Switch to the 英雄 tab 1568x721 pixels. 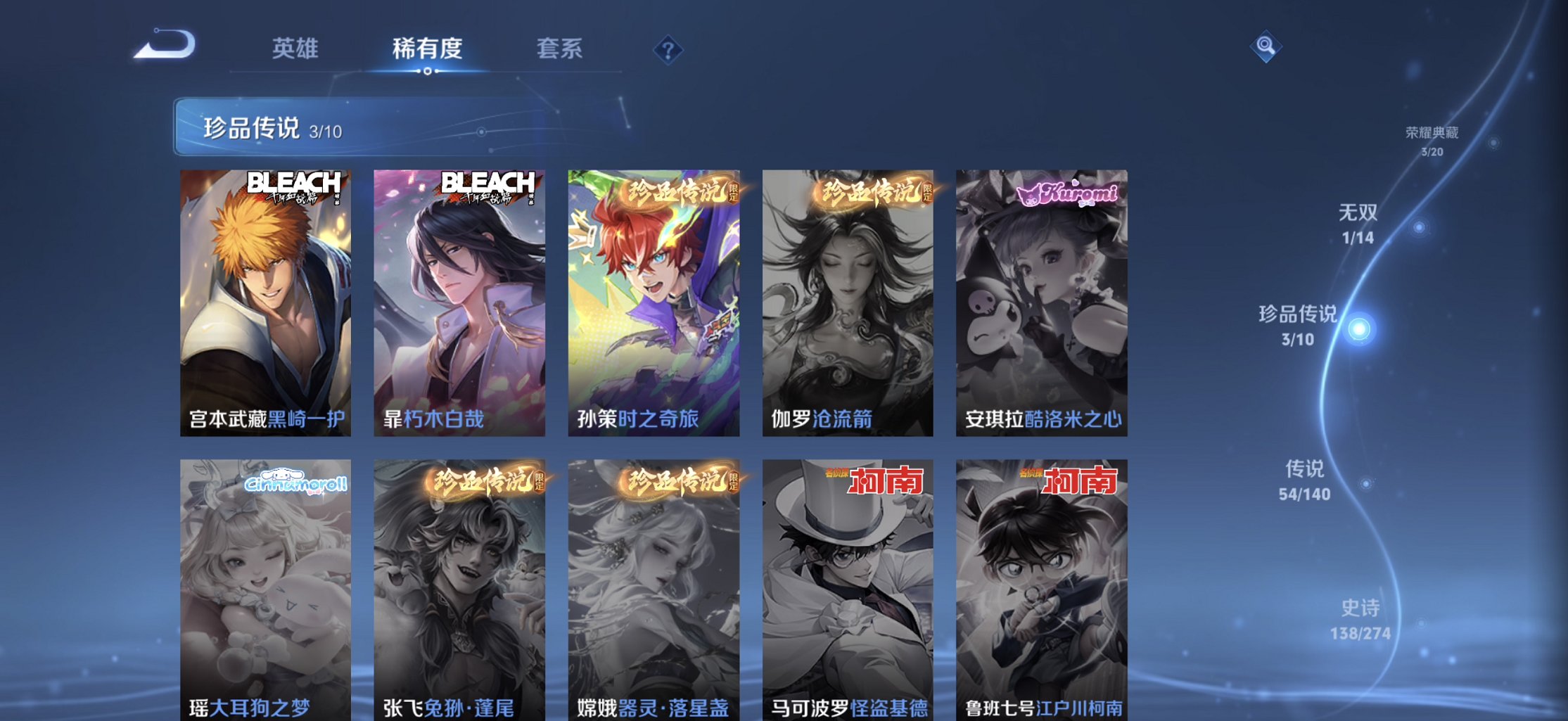tap(295, 49)
